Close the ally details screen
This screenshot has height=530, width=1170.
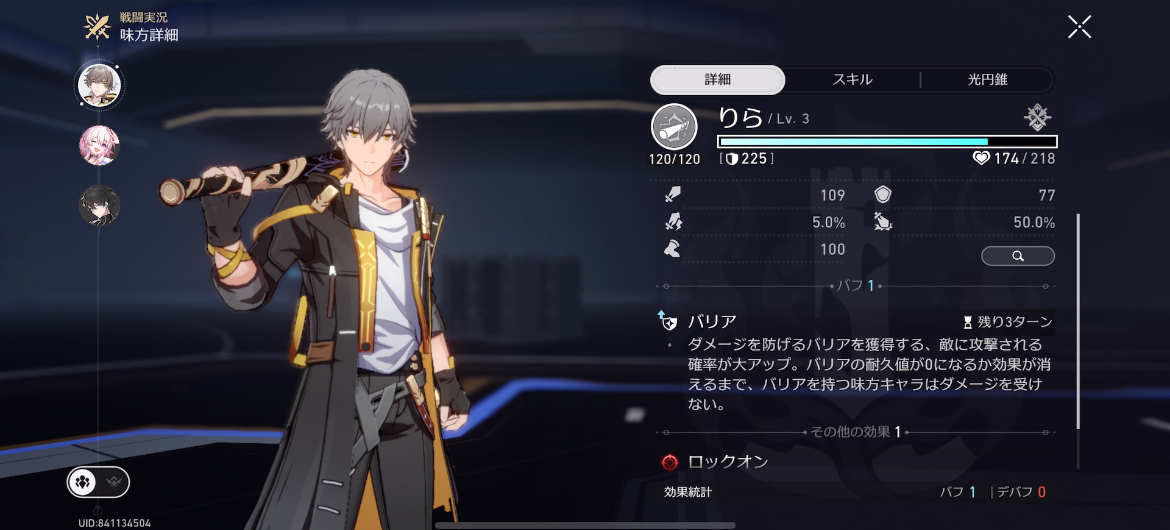tap(1079, 27)
